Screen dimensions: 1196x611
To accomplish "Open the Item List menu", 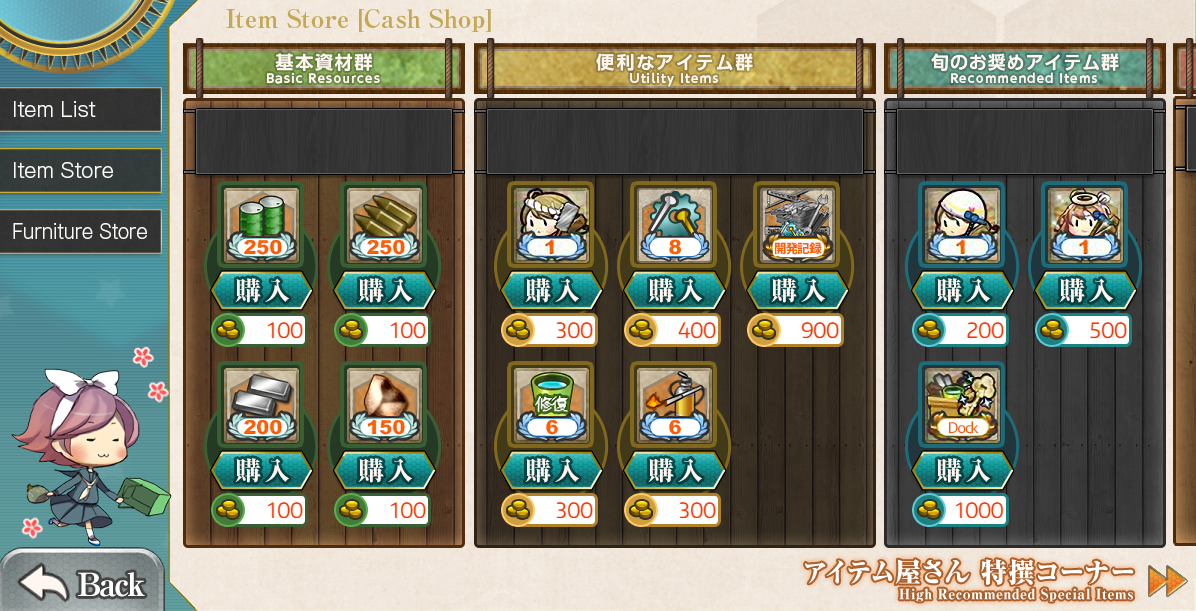I will tap(80, 110).
